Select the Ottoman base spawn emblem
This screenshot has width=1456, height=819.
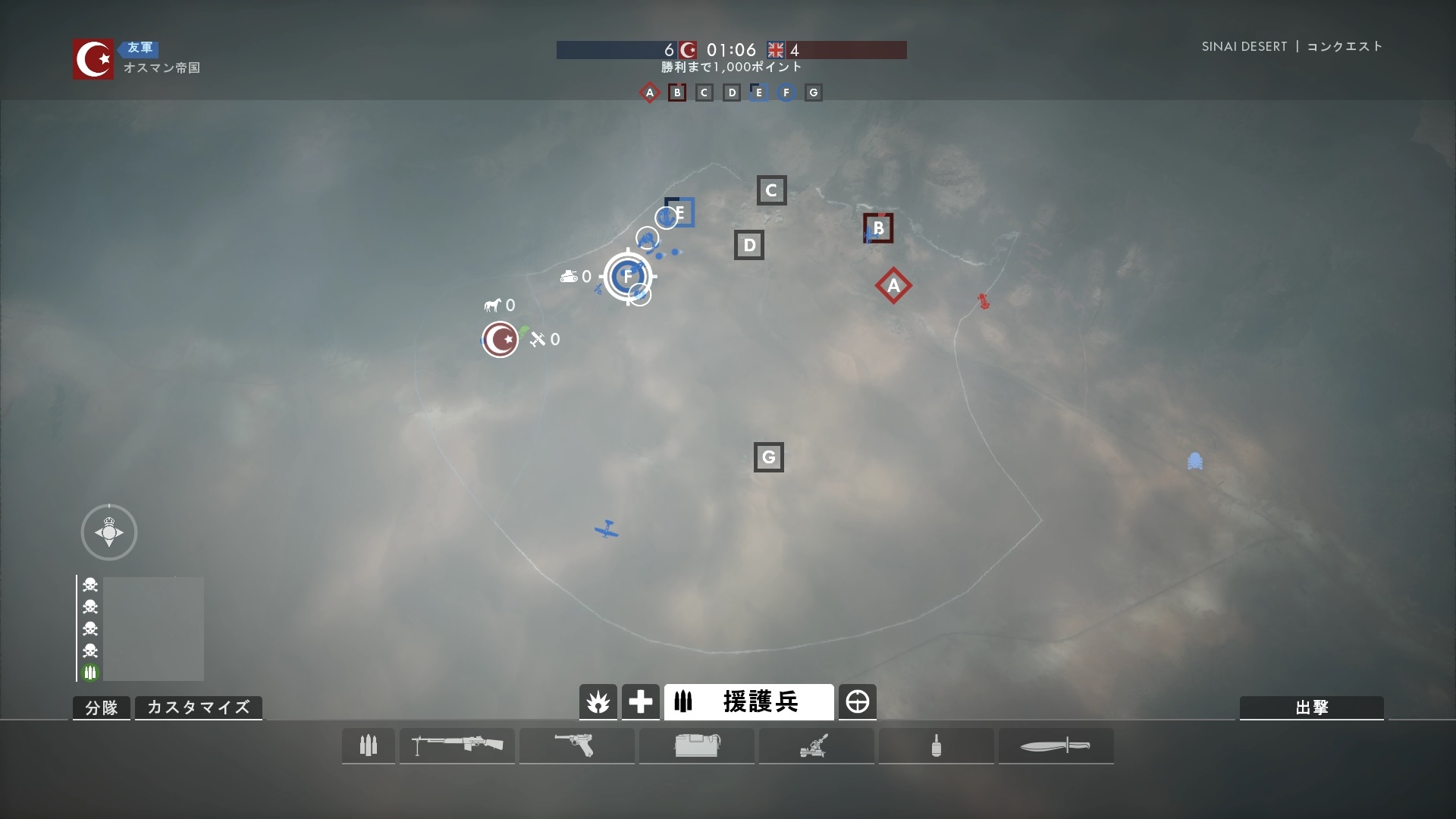click(500, 339)
